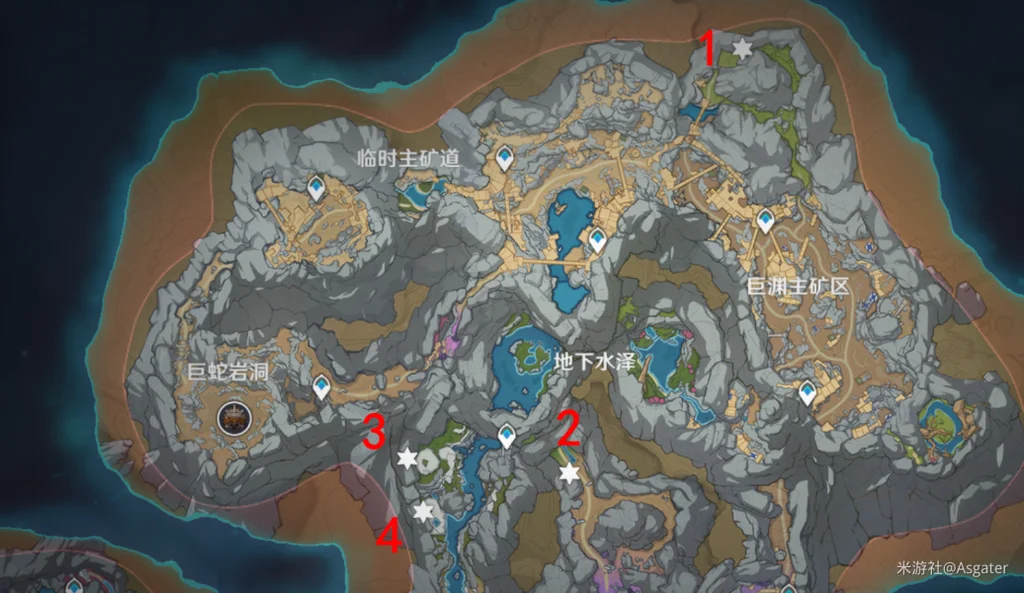Select the star marker labeled 4
The width and height of the screenshot is (1024, 593).
pos(424,511)
